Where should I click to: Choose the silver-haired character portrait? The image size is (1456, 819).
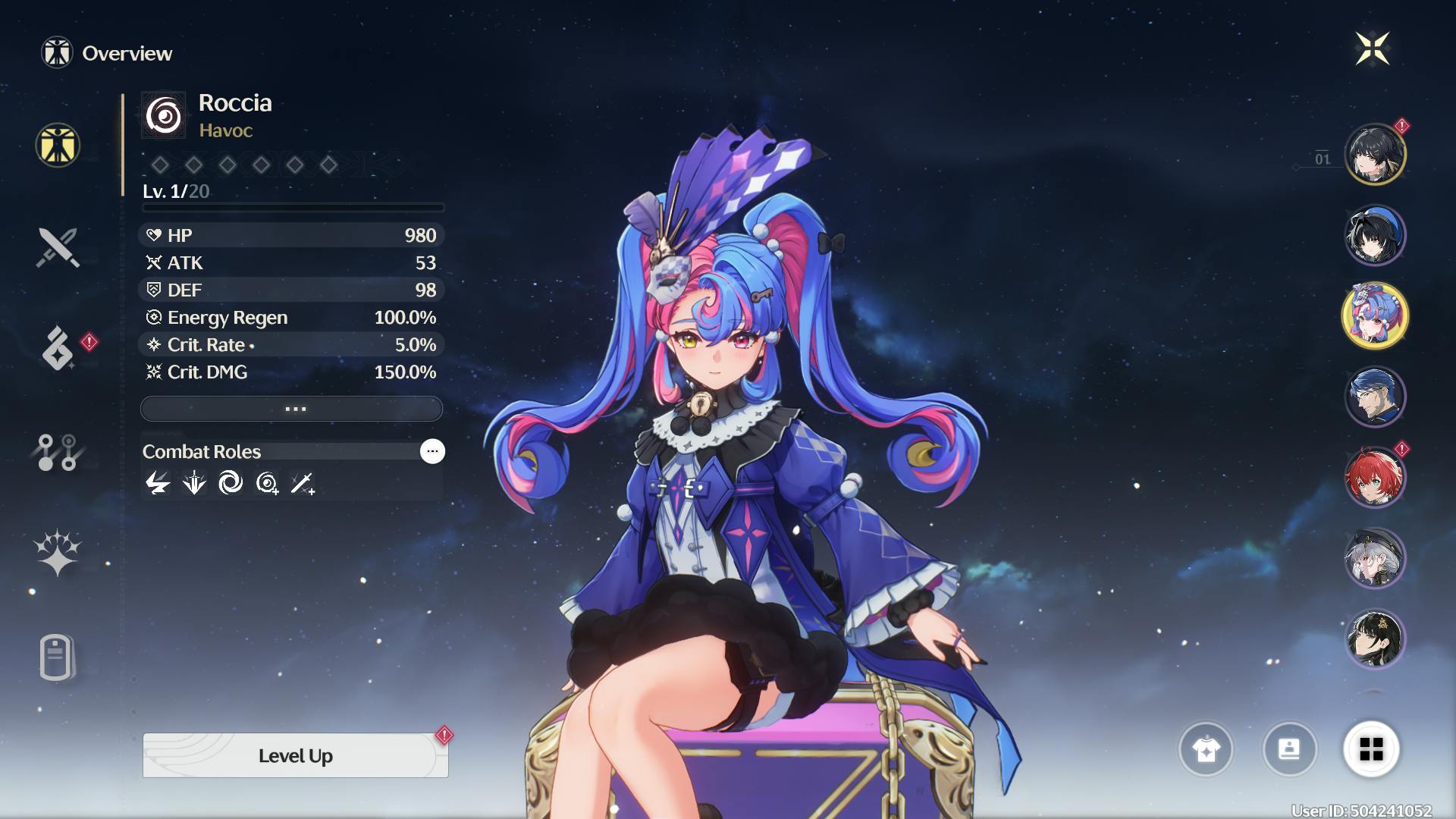tap(1375, 558)
